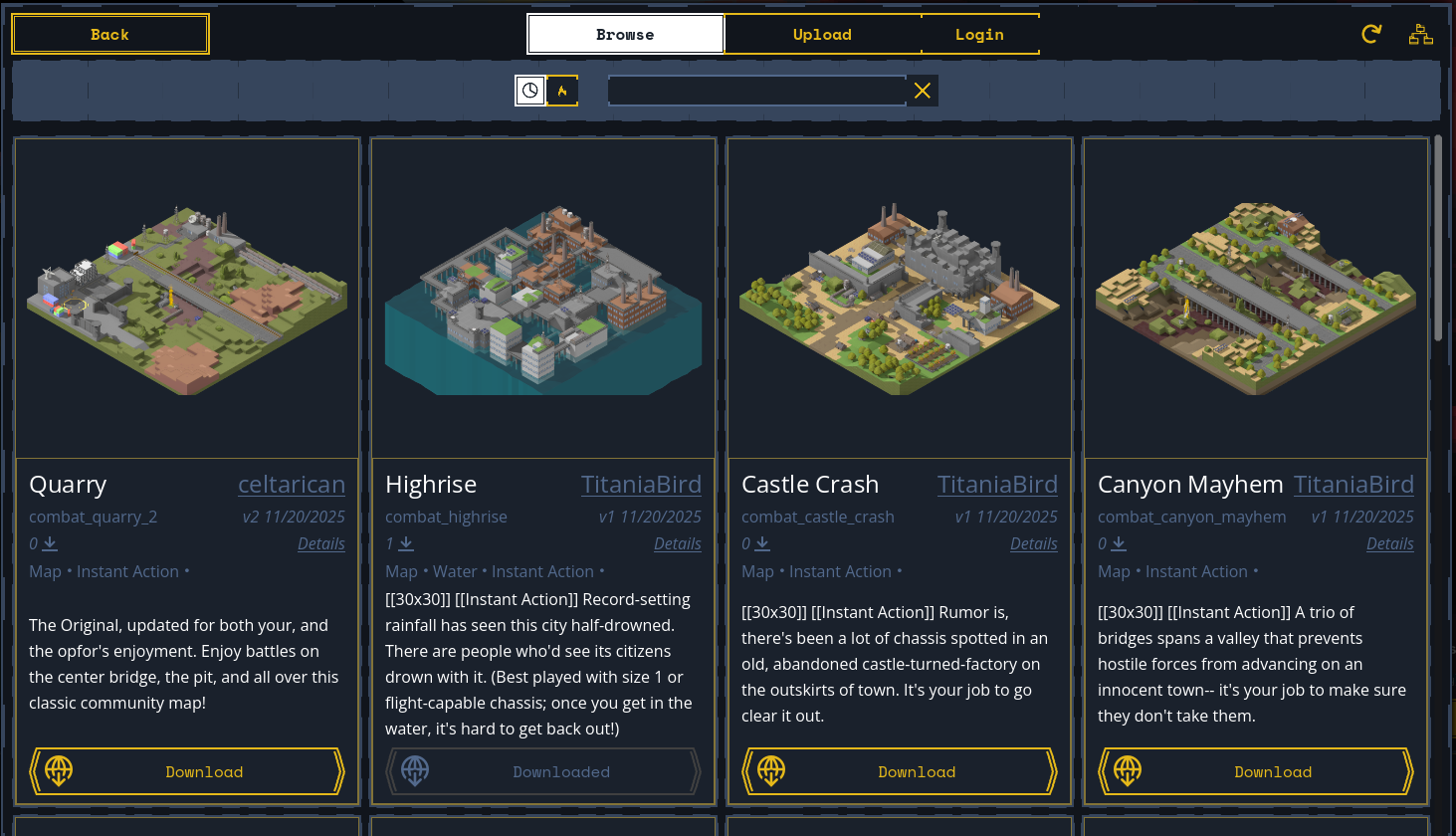This screenshot has width=1456, height=836.
Task: Select the clock sort icon near search
Action: (x=528, y=91)
